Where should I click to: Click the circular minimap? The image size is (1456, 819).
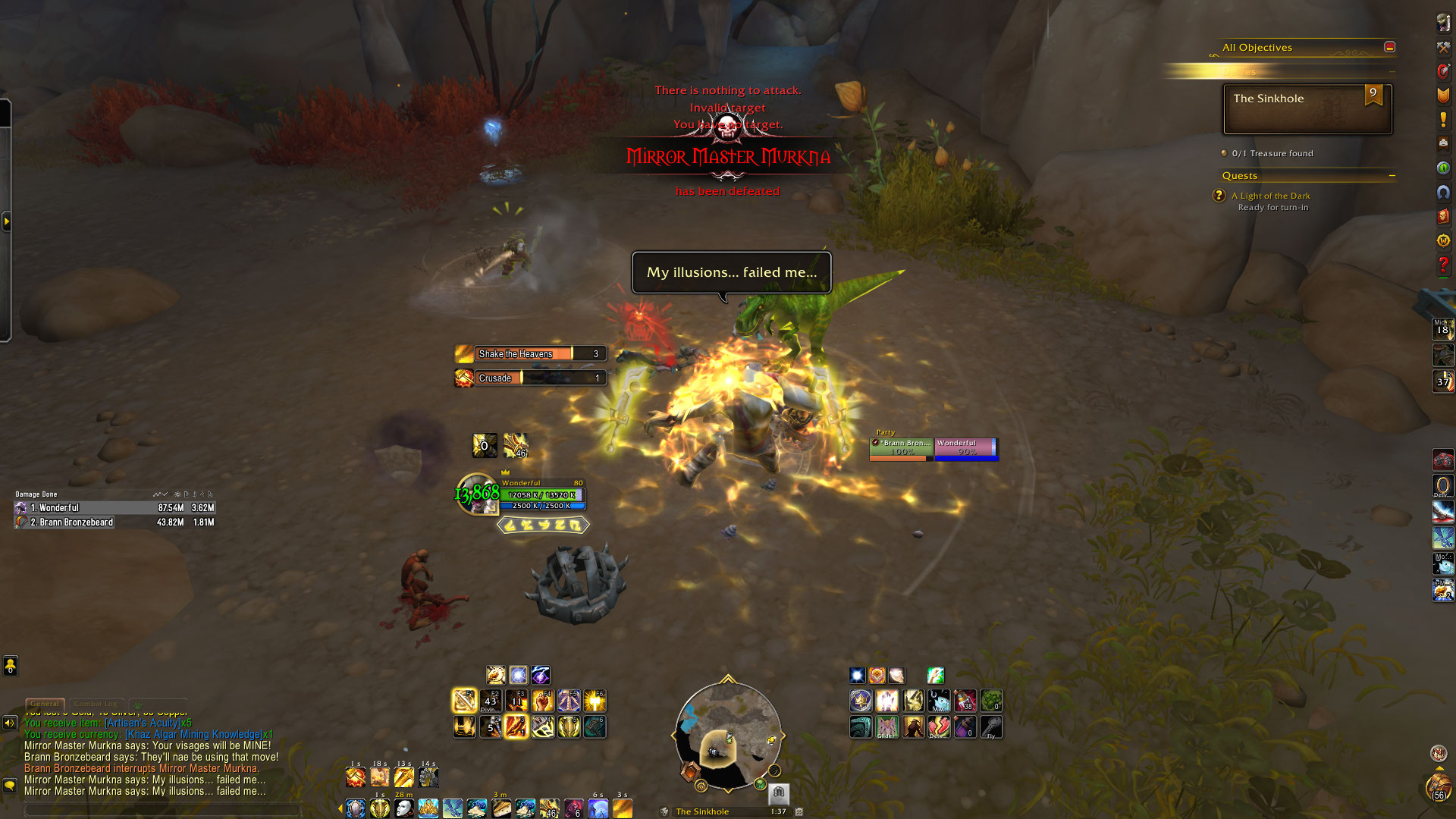(728, 736)
